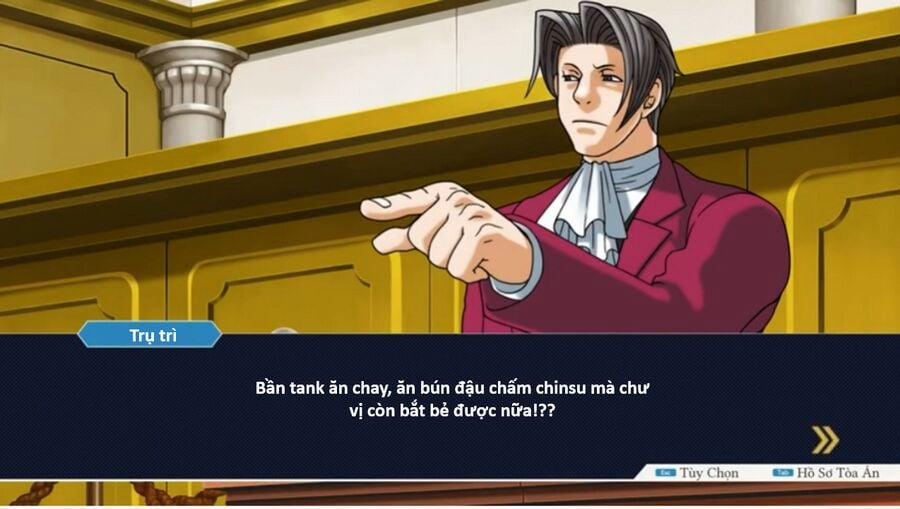Open the Hồ Sơ Tòa Án court record
Viewport: 900px width, 509px height.
[829, 473]
